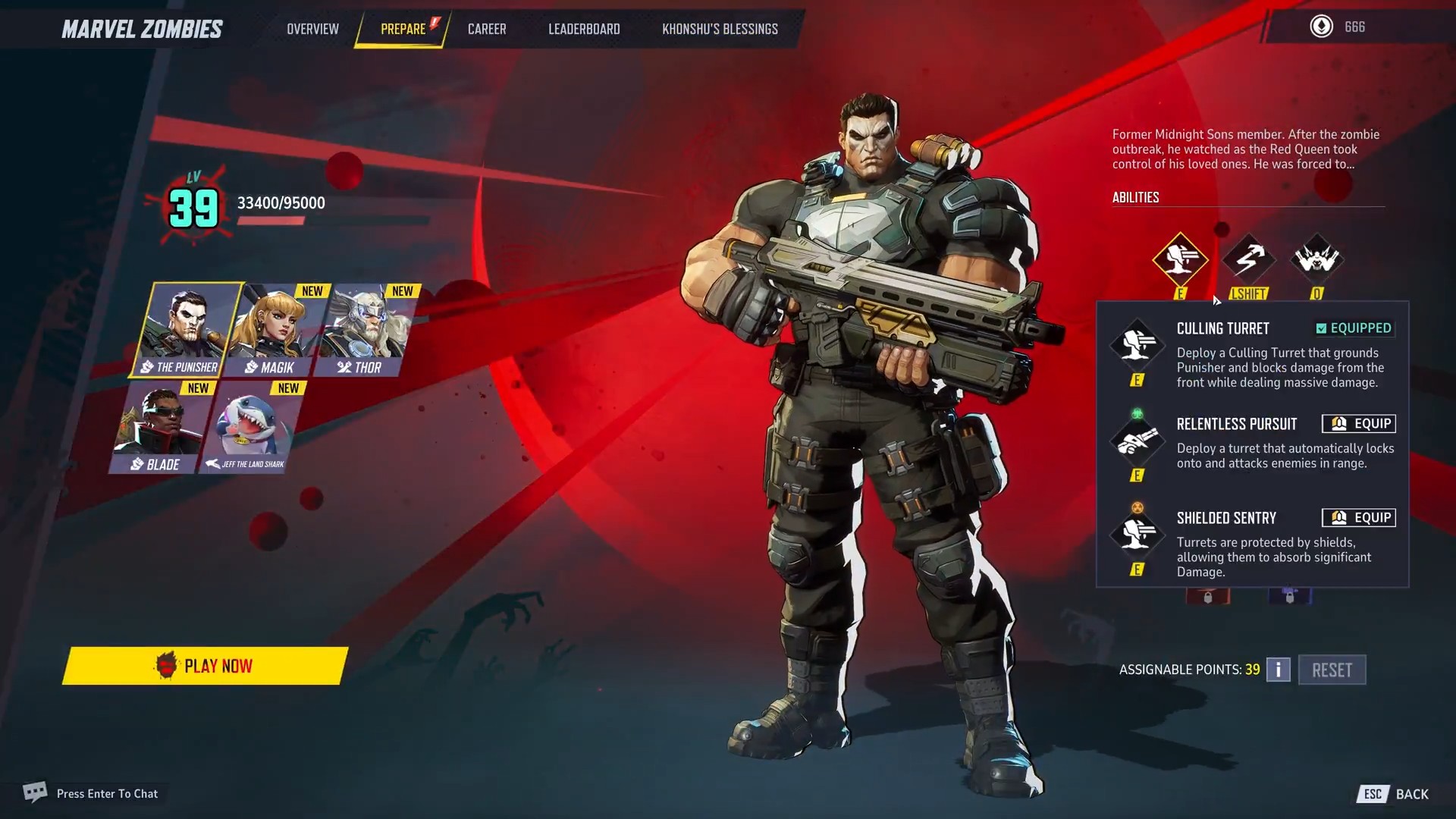Open Khonshu's Blessings tab

tap(720, 29)
